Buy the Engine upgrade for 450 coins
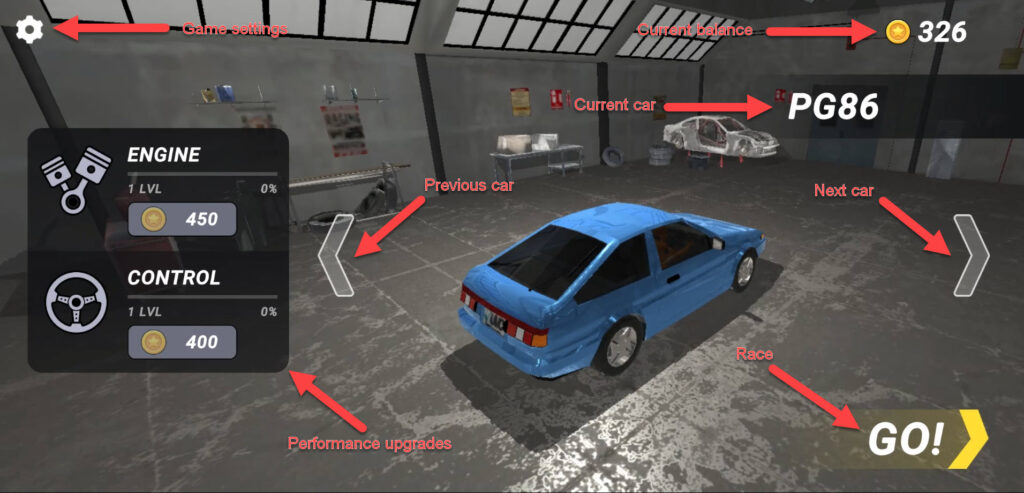 tap(182, 219)
